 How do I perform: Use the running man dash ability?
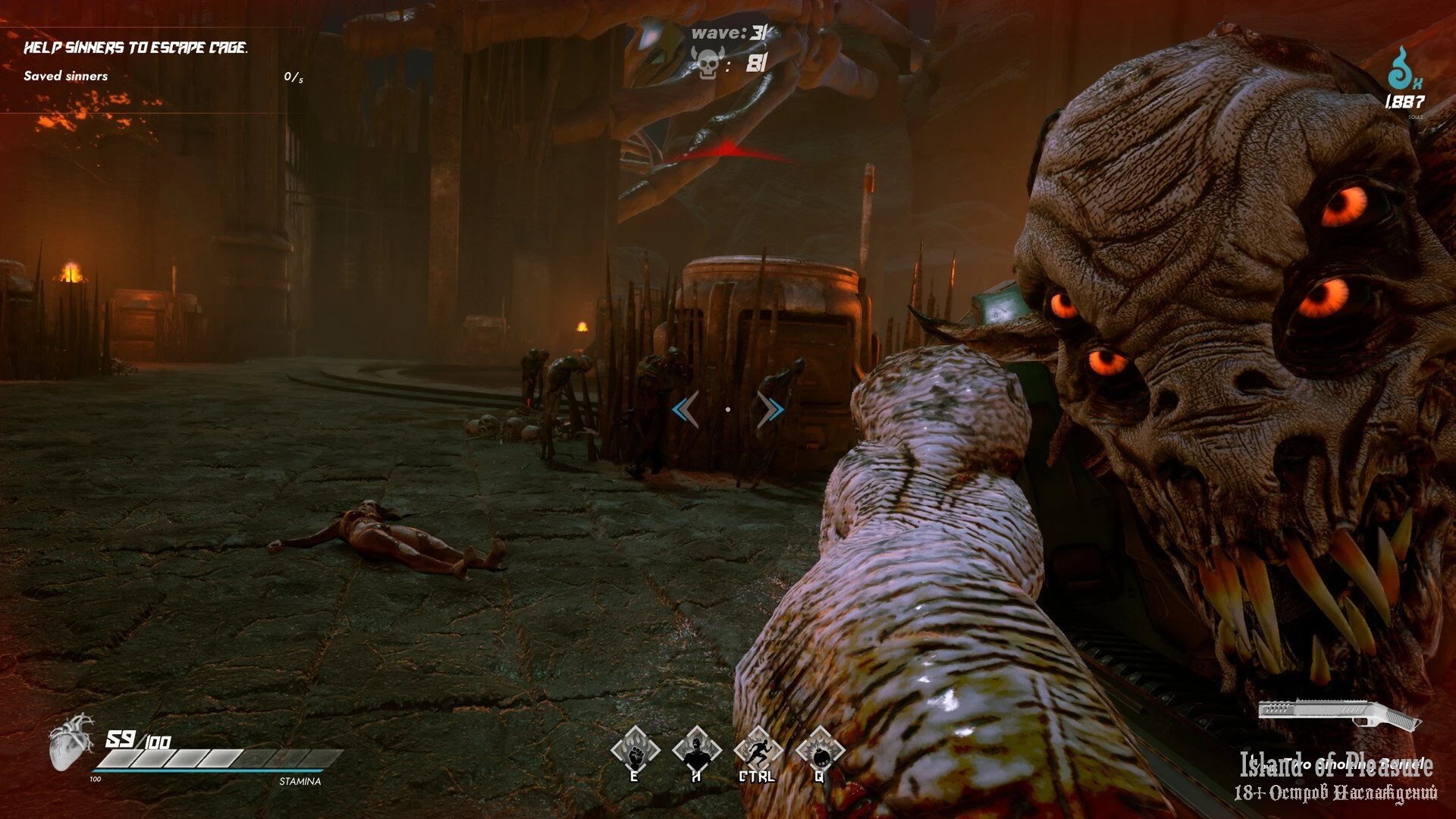(x=758, y=751)
